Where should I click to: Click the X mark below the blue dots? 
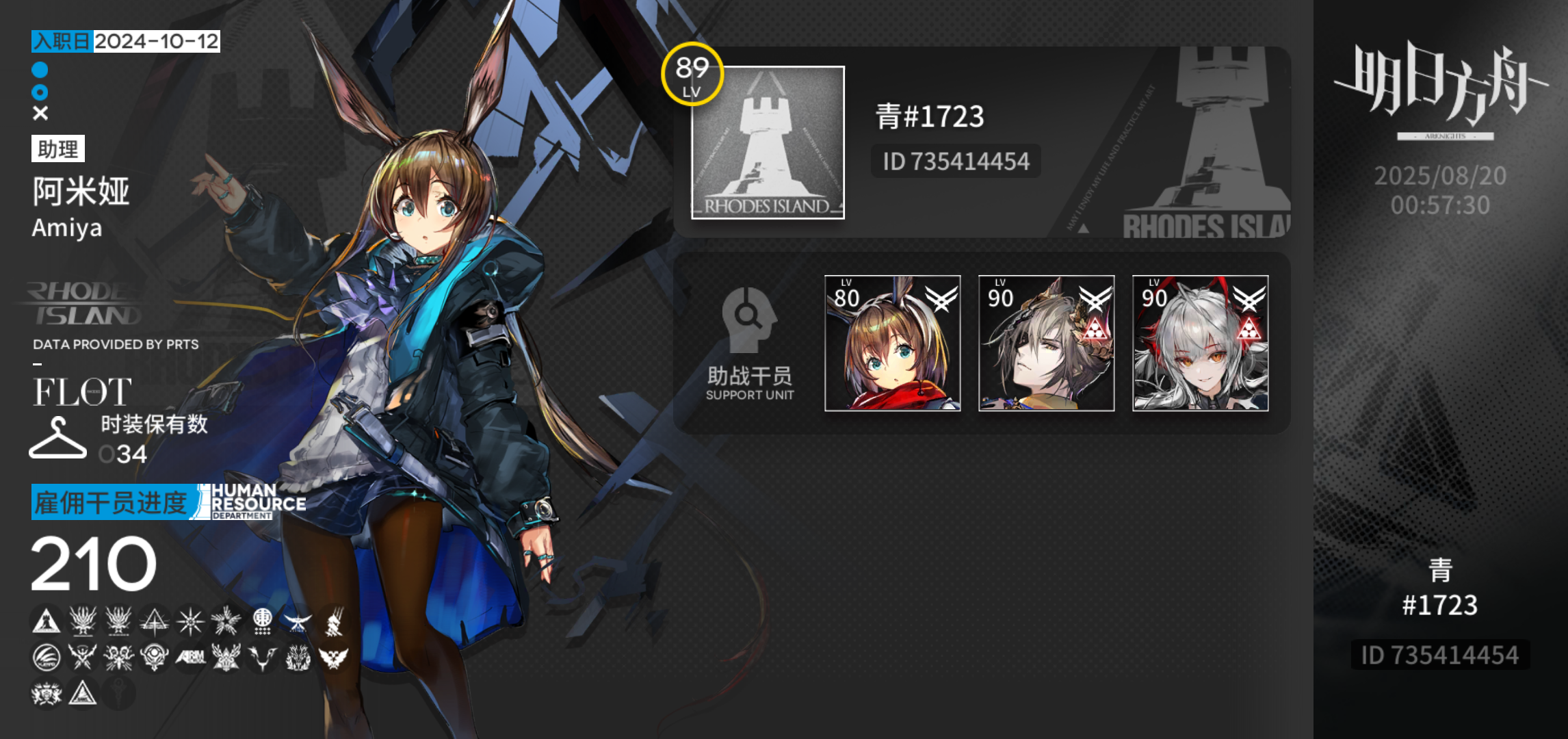pyautogui.click(x=39, y=112)
